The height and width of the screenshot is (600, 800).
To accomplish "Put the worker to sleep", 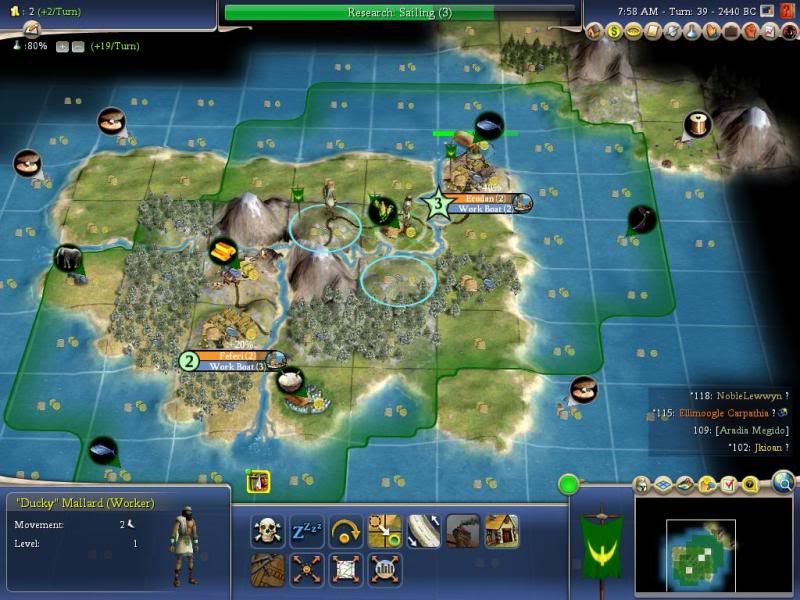I will tap(307, 530).
